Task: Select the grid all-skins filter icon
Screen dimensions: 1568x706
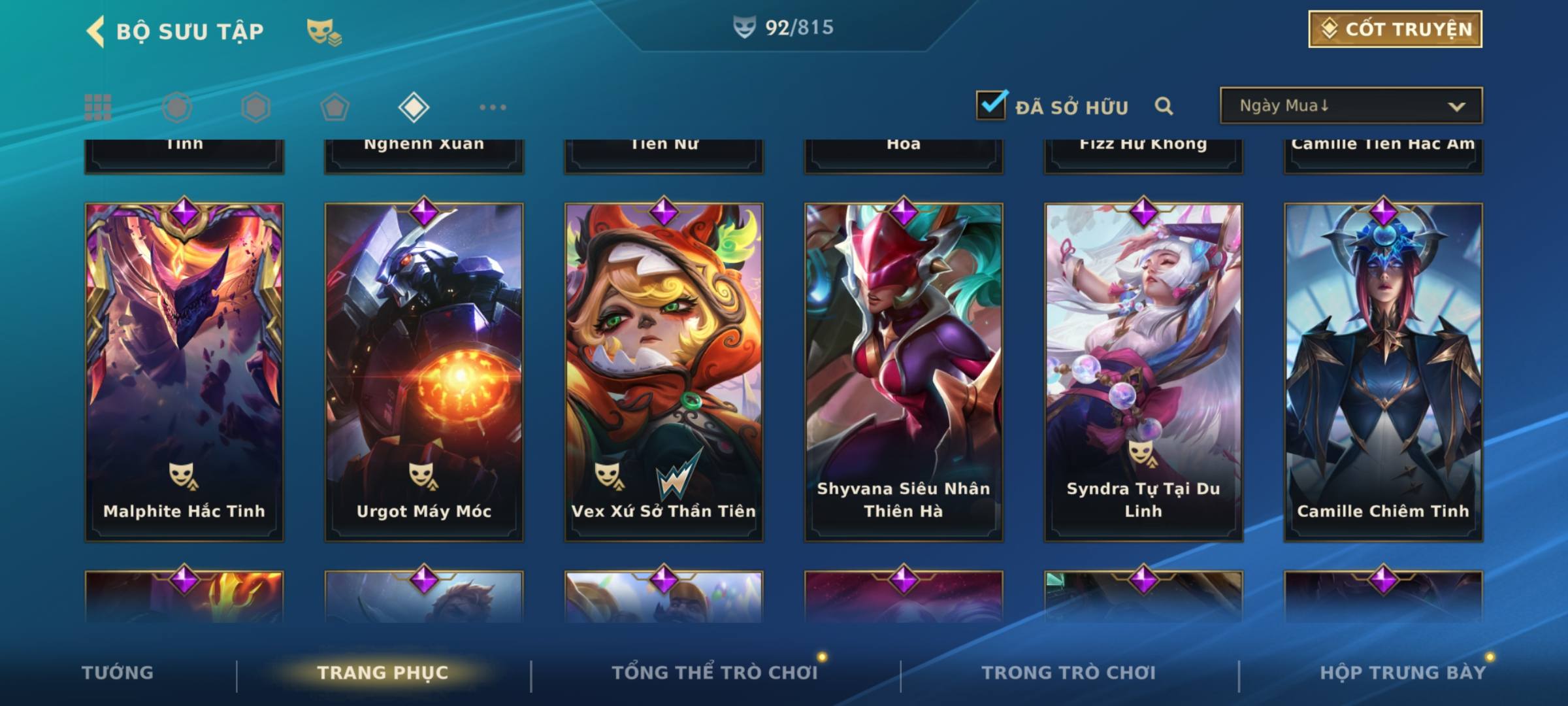Action: point(98,107)
